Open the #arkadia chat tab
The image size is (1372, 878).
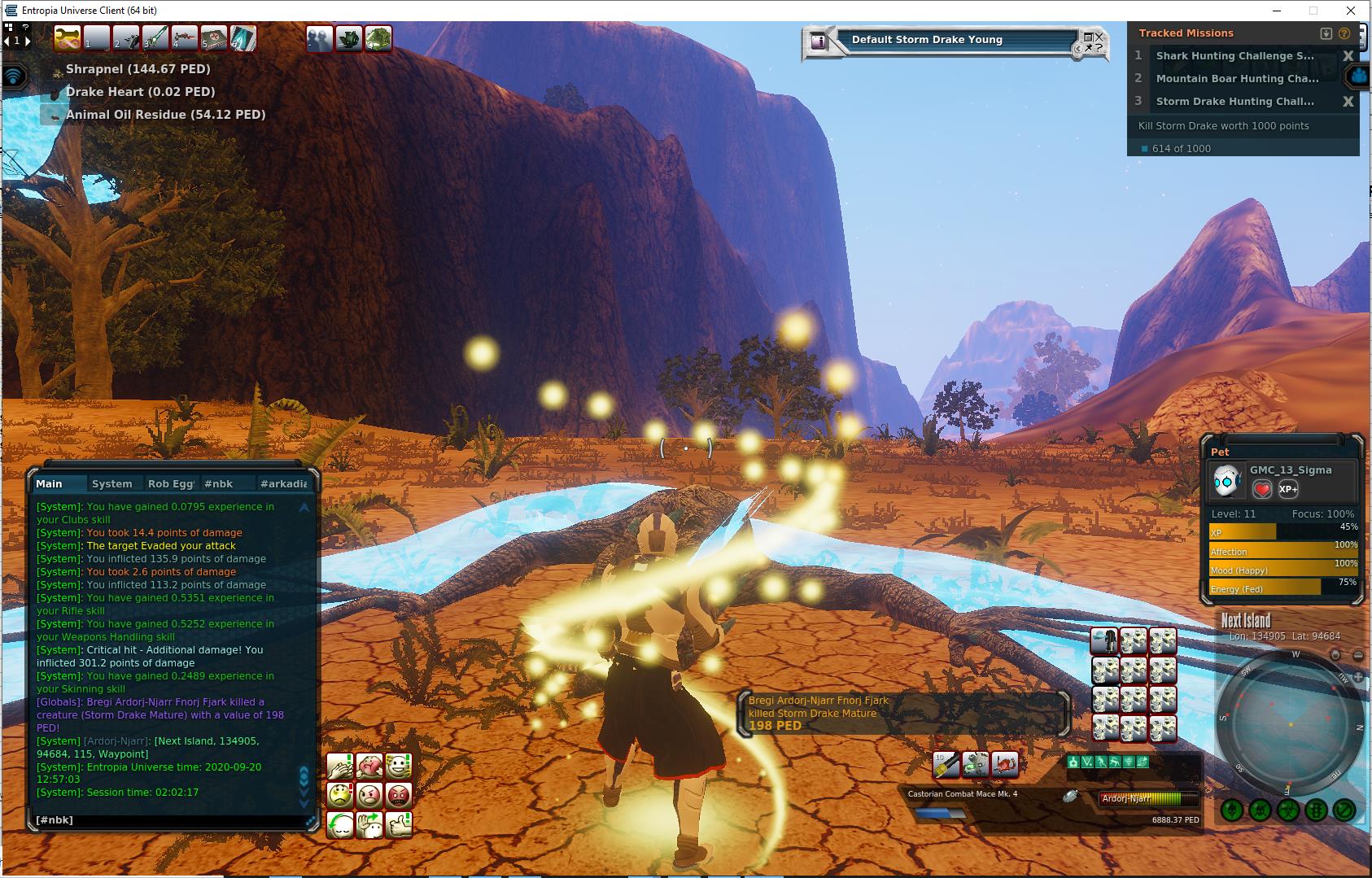click(x=283, y=483)
